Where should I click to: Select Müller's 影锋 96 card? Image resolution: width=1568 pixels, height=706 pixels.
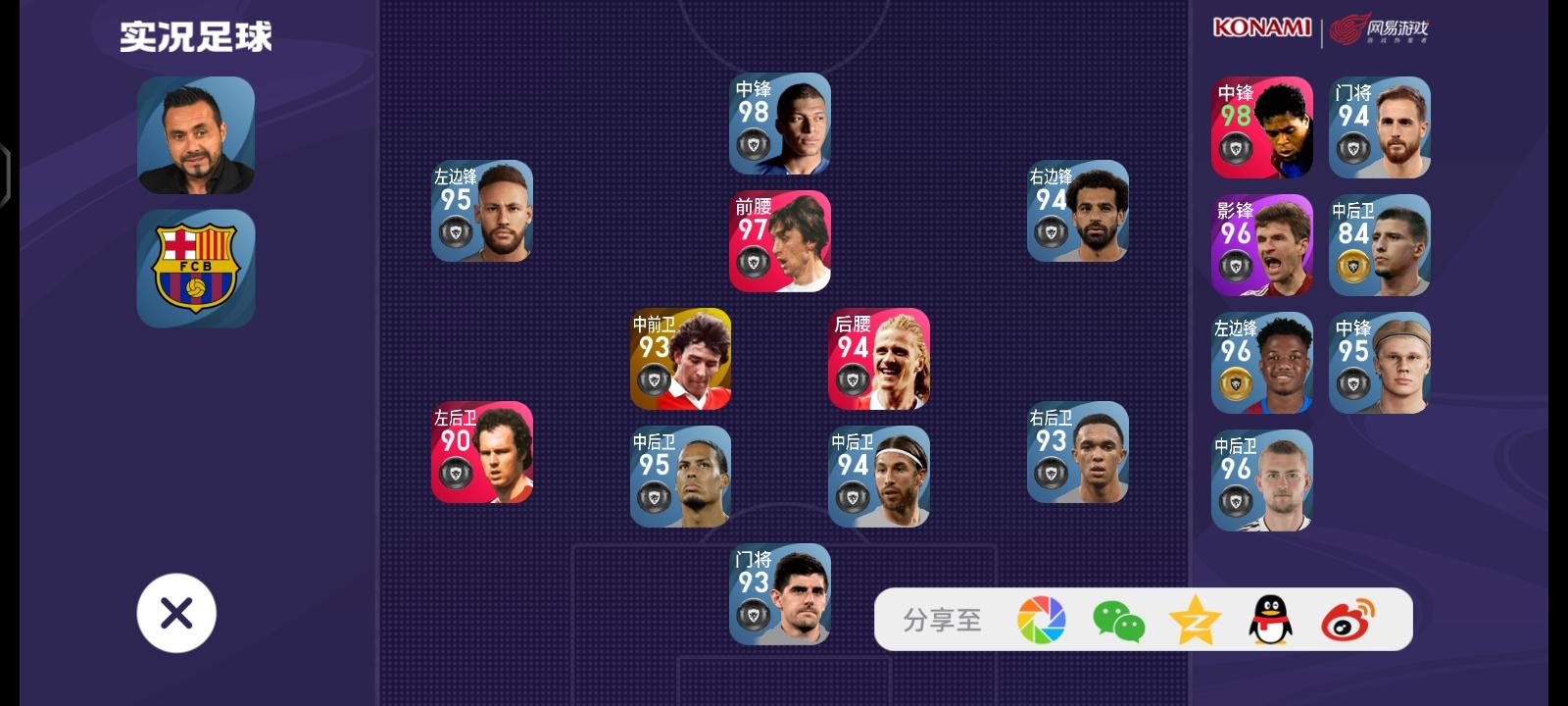tap(1262, 245)
